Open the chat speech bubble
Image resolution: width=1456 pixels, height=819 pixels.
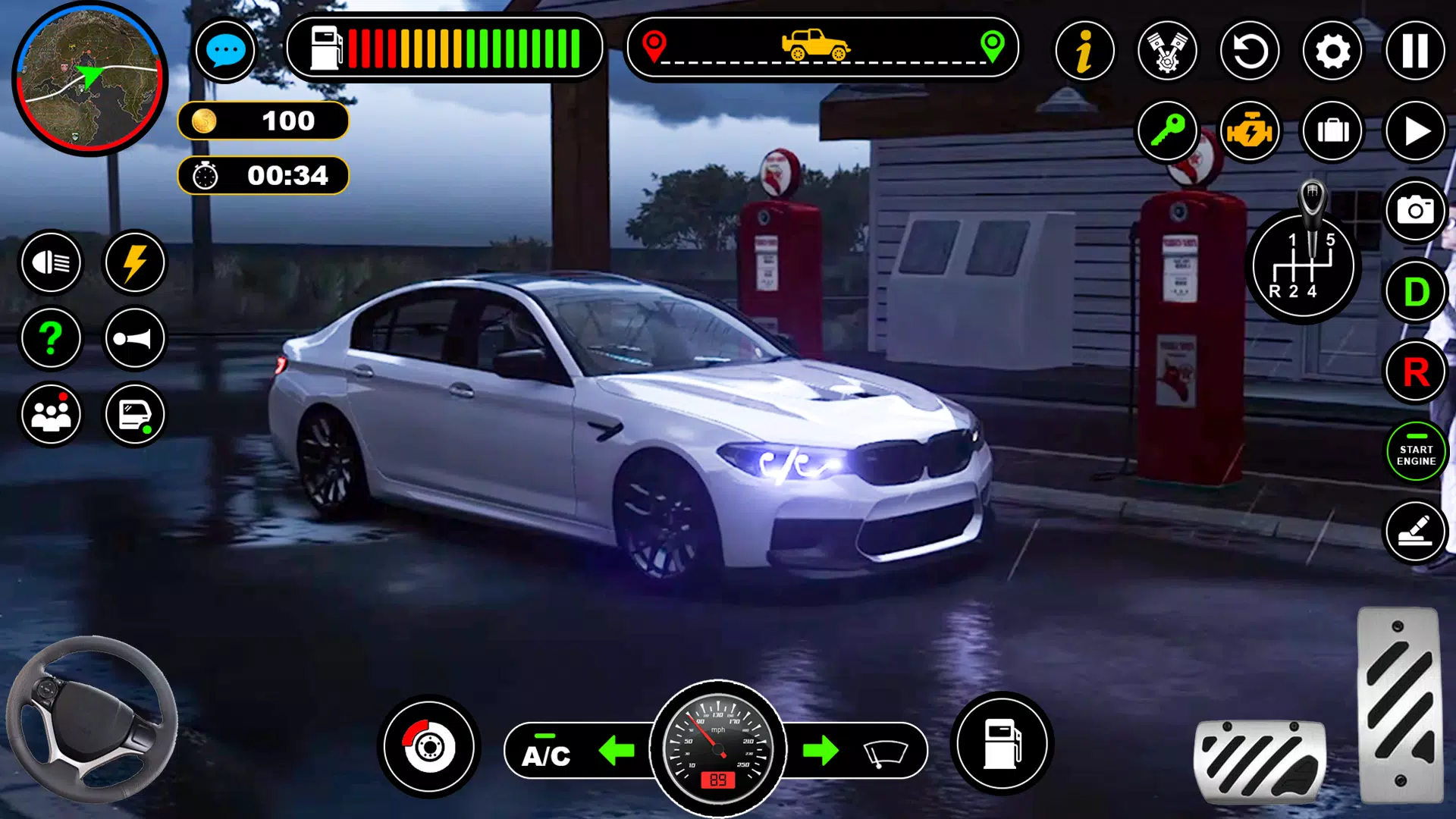pos(225,51)
